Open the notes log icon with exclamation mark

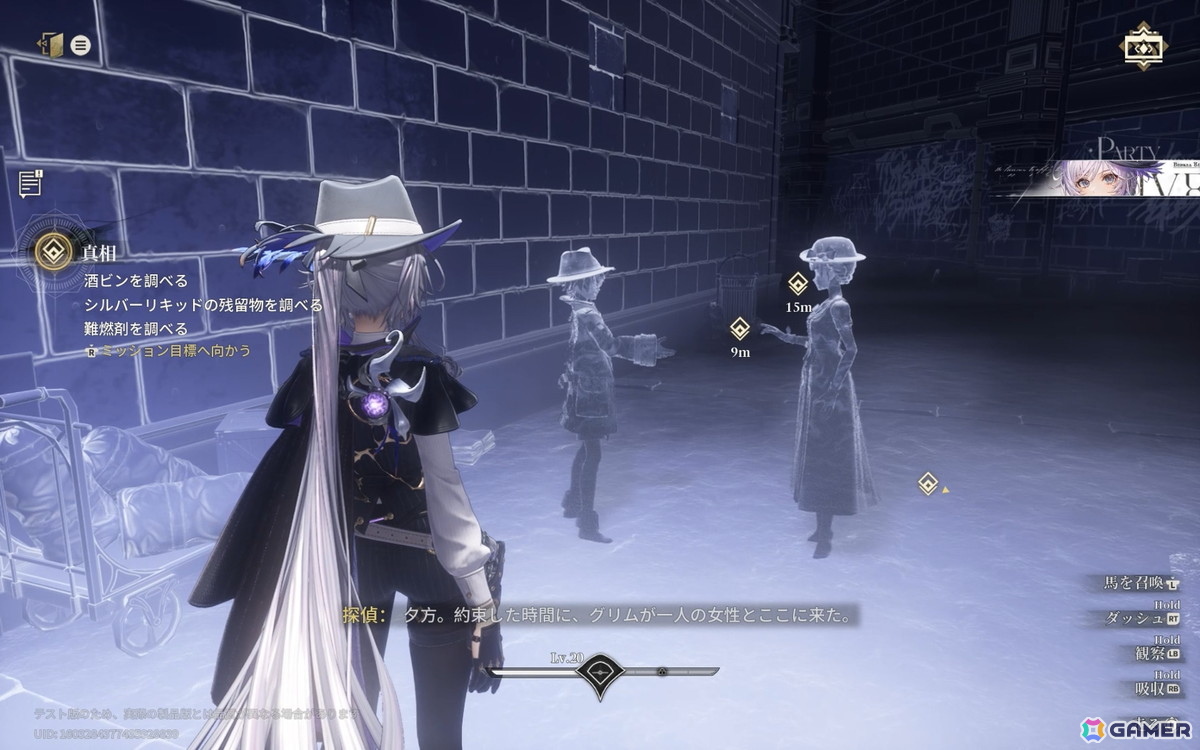pos(31,183)
